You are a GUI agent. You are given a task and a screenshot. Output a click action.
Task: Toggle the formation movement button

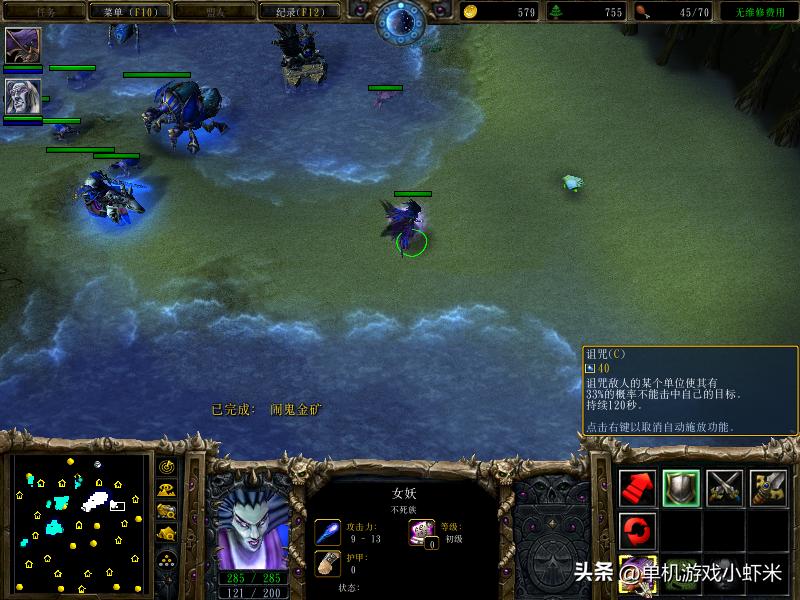click(x=166, y=562)
